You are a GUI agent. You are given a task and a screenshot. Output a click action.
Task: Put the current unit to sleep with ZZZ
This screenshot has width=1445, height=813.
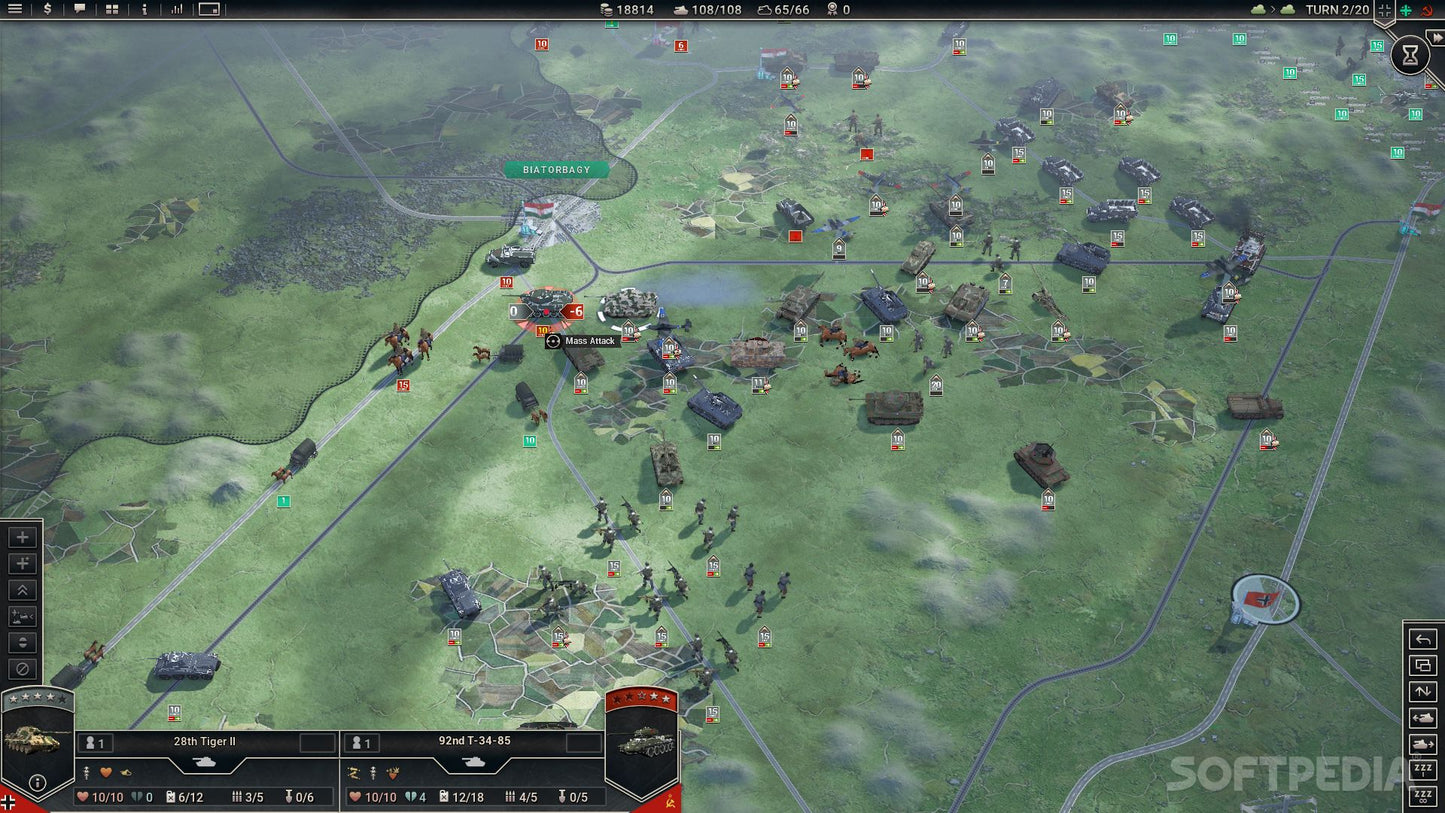point(1422,770)
